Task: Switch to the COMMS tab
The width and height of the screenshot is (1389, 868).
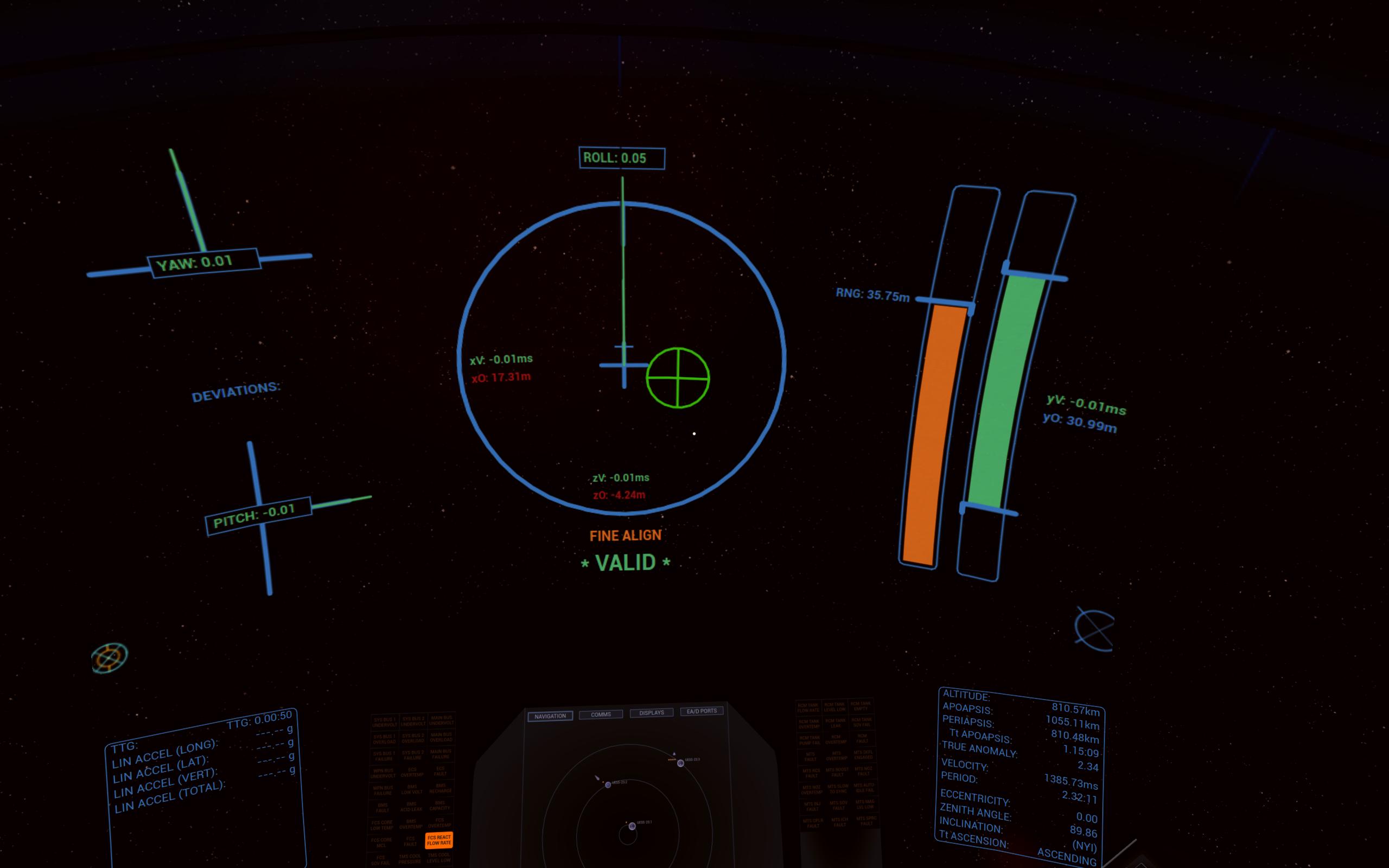Action: click(x=602, y=714)
